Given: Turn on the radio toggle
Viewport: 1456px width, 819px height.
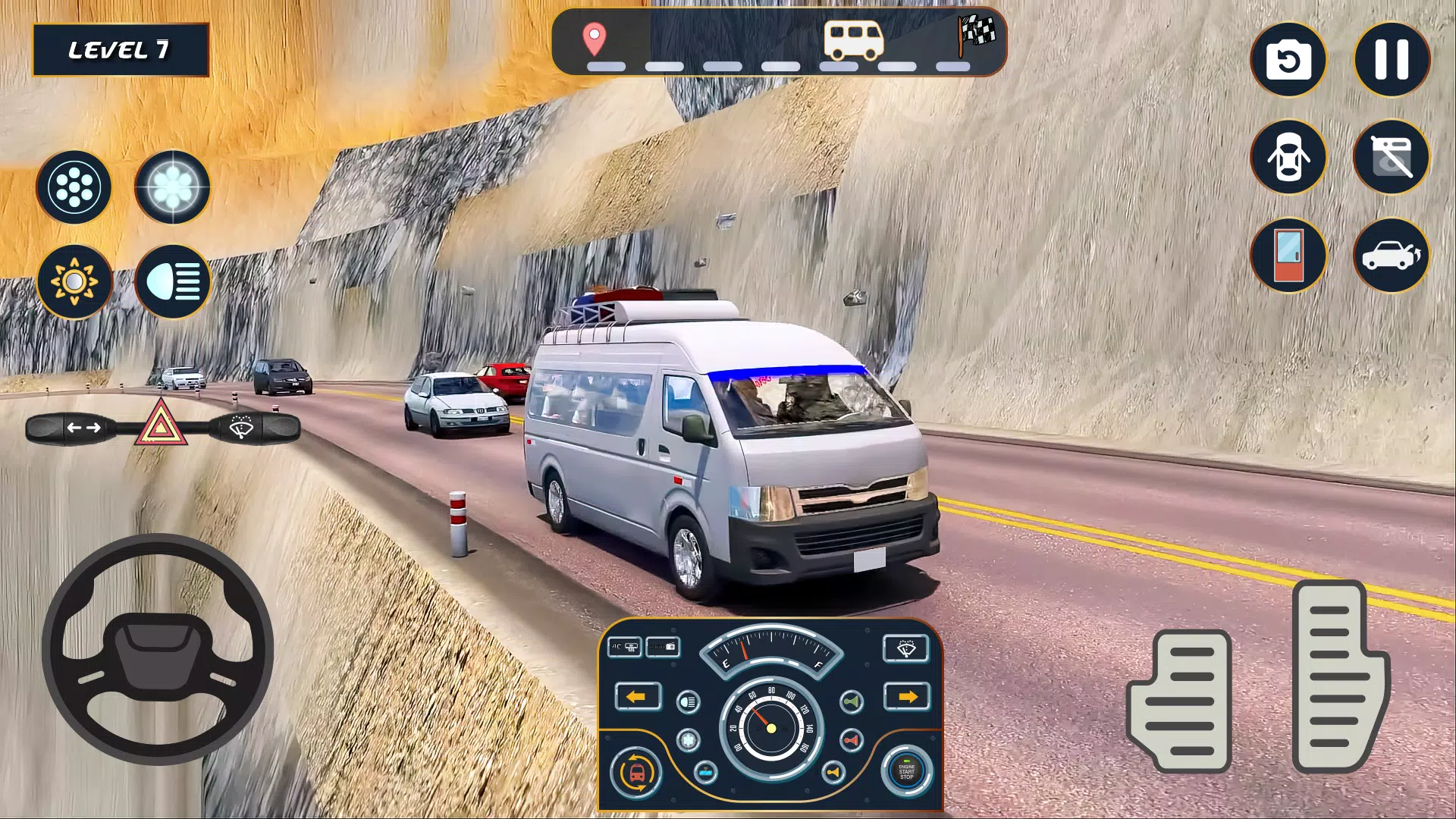Looking at the screenshot, I should (662, 647).
